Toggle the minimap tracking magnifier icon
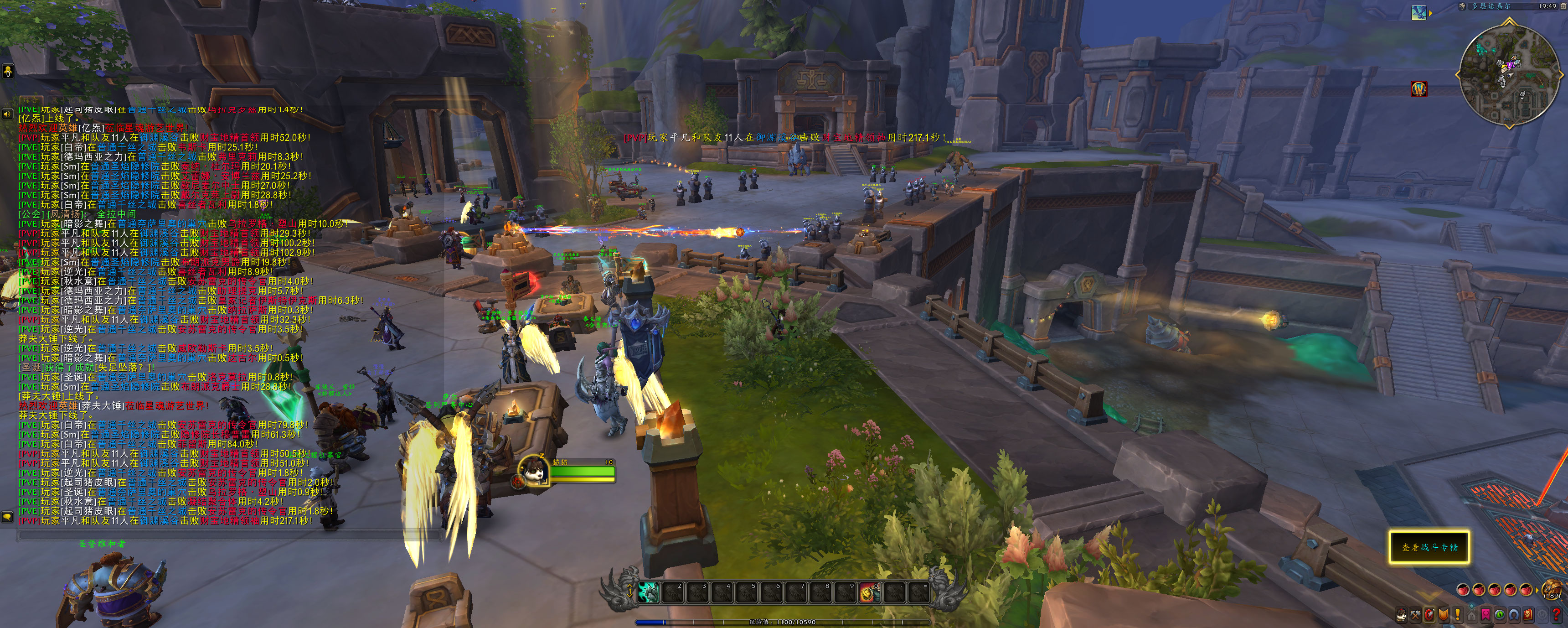The width and height of the screenshot is (1568, 628). [x=1462, y=7]
